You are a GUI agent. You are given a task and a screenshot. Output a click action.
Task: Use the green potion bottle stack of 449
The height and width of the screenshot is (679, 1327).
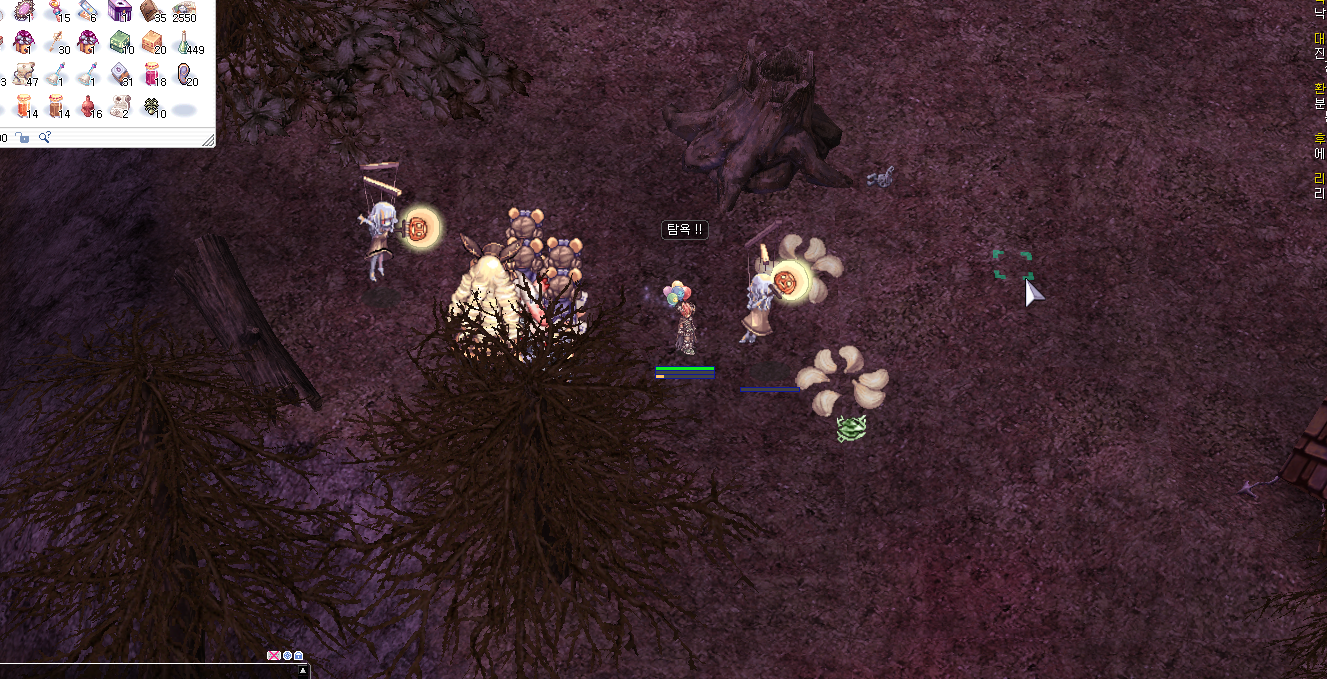[x=185, y=42]
